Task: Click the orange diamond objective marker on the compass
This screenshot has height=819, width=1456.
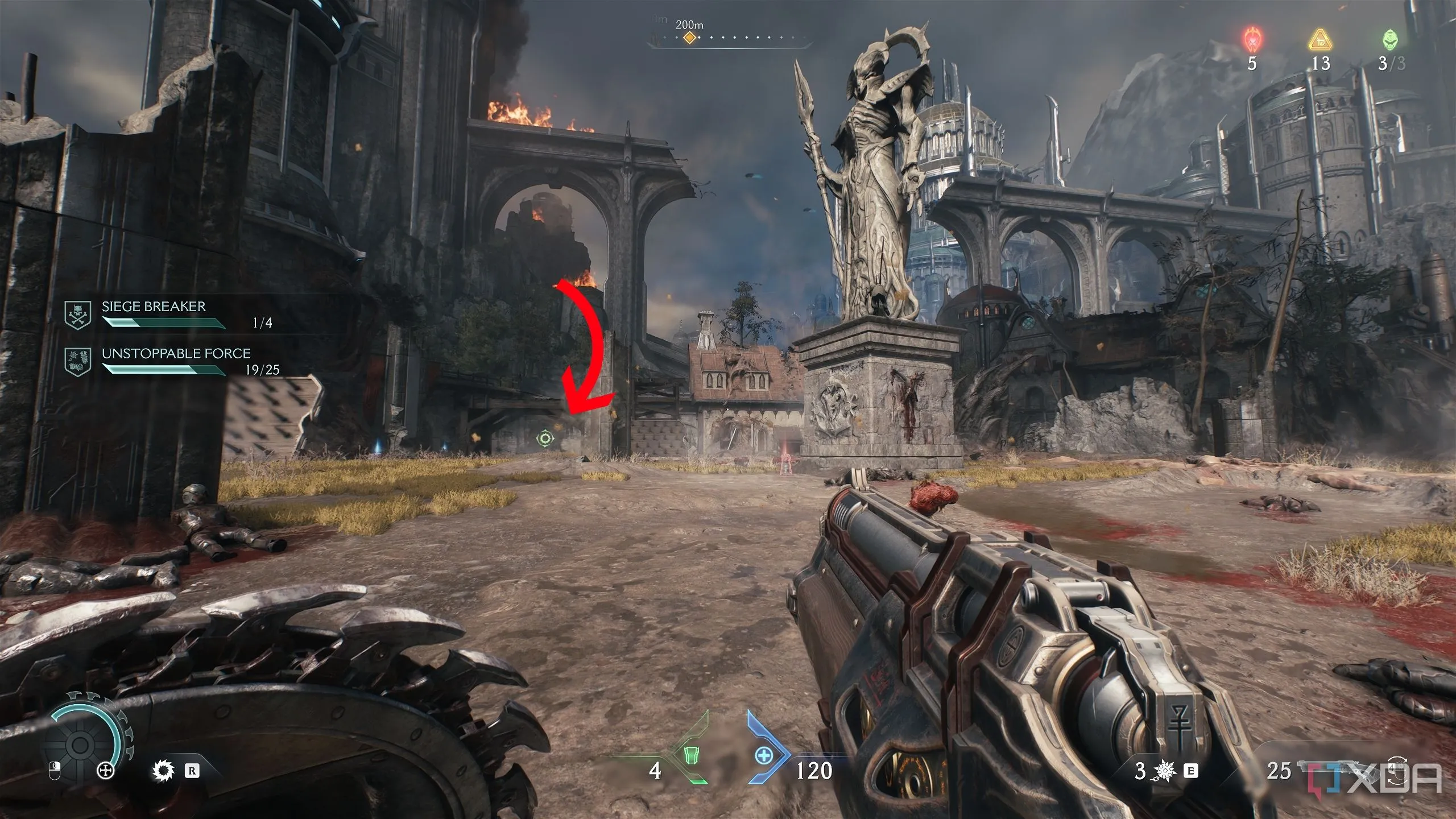Action: click(x=689, y=38)
